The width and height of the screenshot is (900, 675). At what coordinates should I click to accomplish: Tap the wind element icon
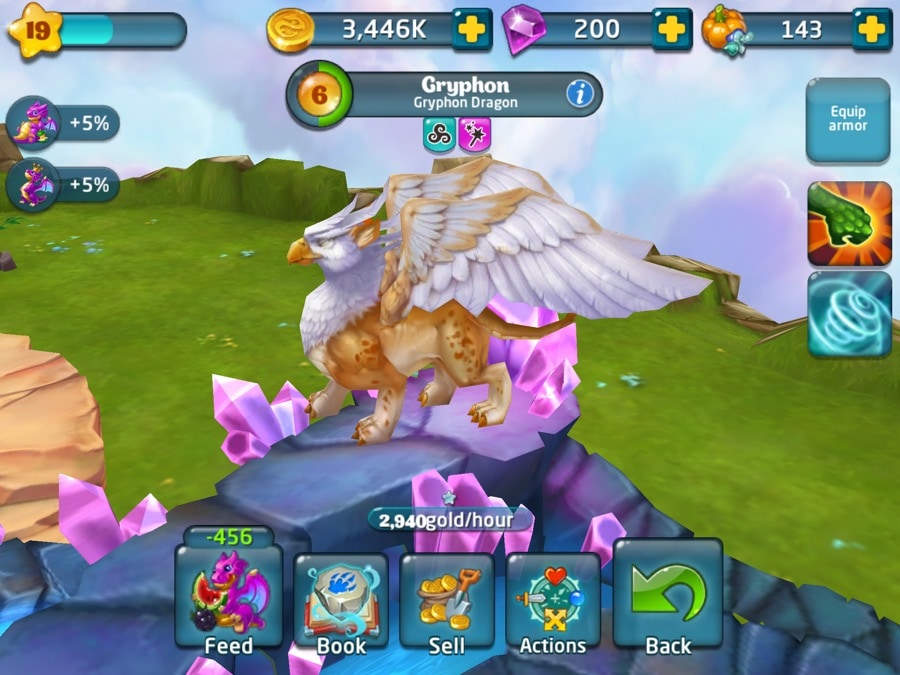click(439, 135)
